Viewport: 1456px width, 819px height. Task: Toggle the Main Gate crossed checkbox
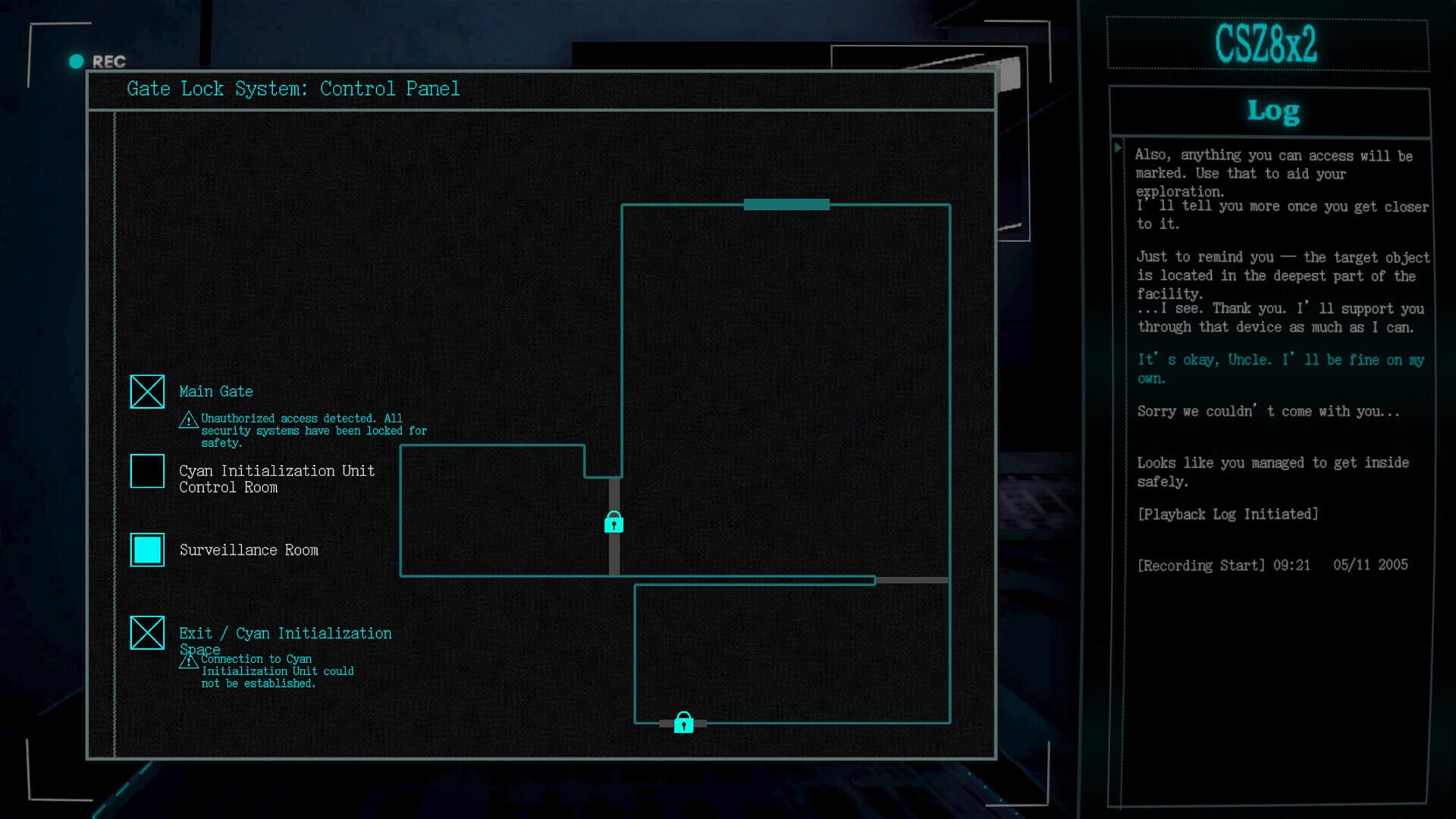point(147,391)
